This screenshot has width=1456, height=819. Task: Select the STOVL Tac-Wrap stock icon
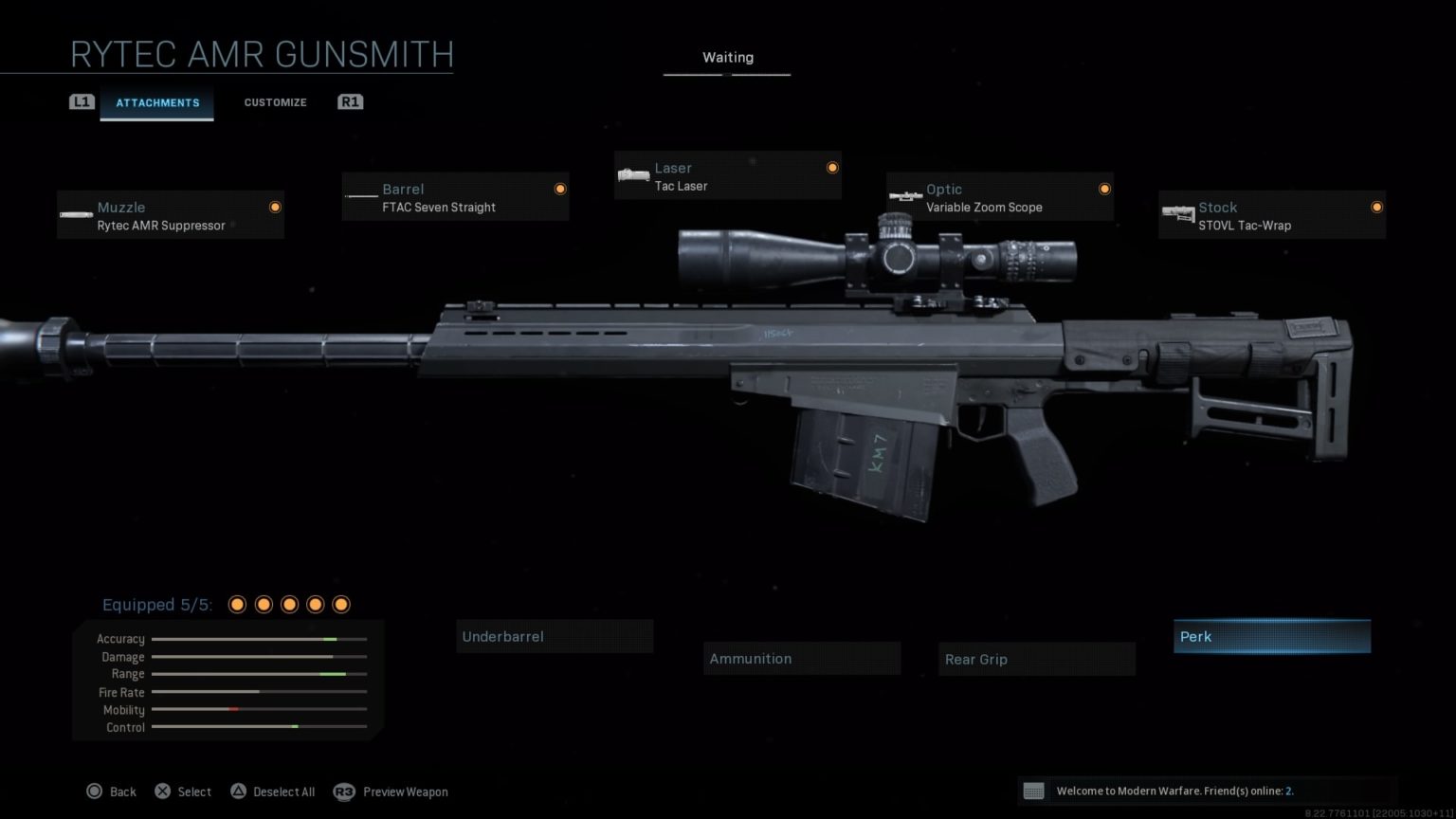[1180, 214]
